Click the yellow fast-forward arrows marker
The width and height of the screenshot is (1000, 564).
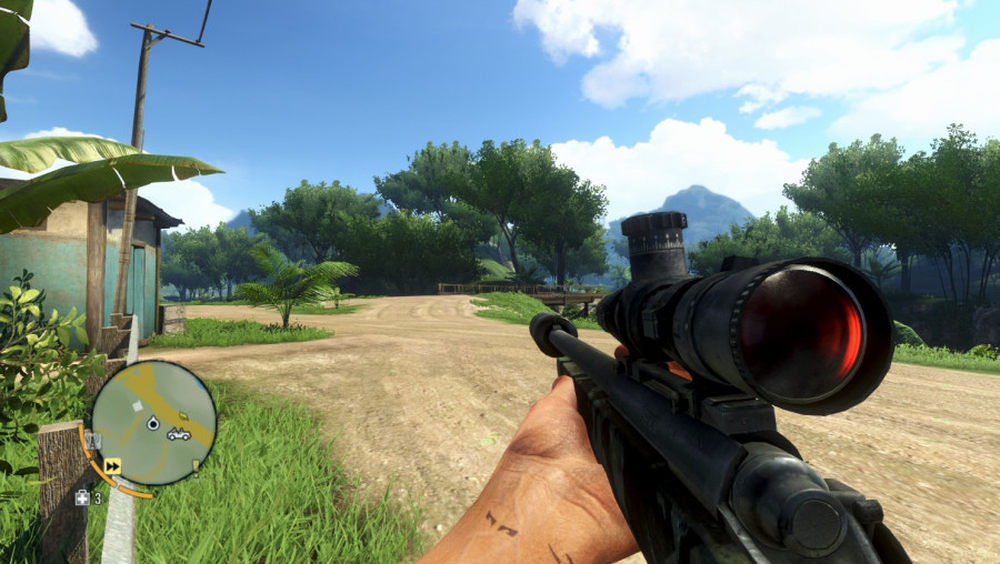click(112, 465)
